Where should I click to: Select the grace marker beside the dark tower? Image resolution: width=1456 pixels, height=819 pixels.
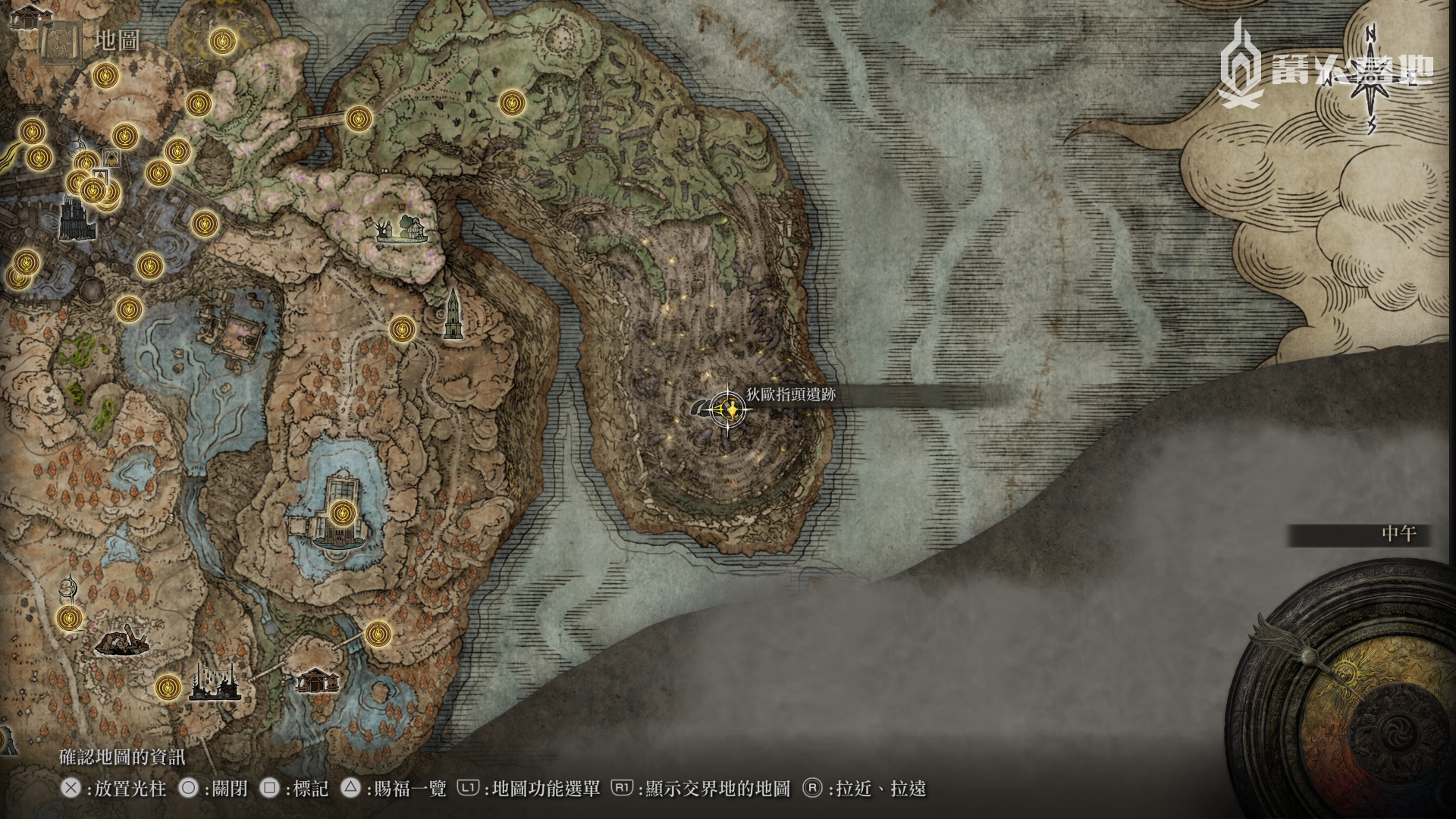tap(402, 329)
